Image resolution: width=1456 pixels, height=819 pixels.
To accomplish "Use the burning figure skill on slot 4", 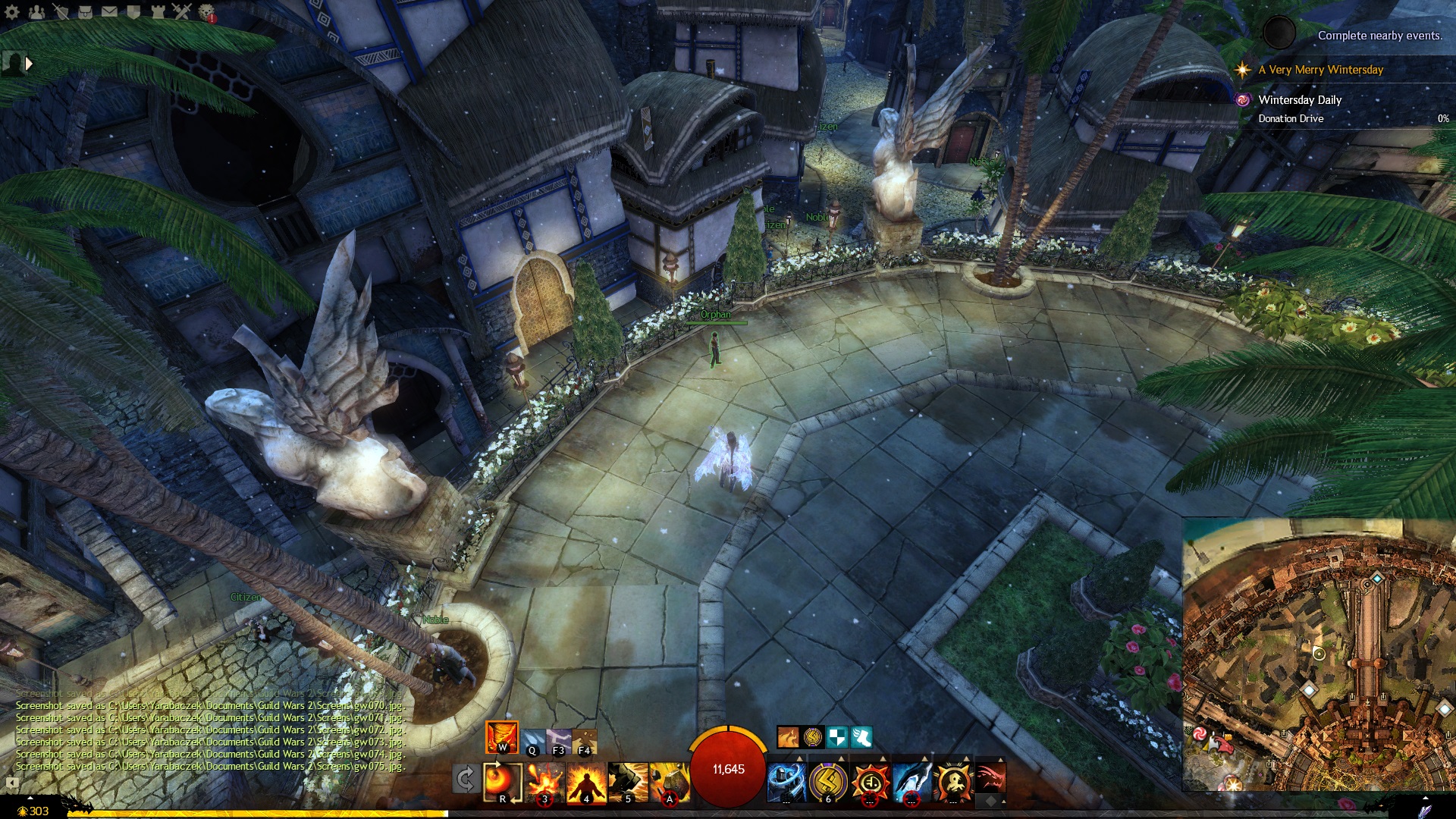I will 586,782.
